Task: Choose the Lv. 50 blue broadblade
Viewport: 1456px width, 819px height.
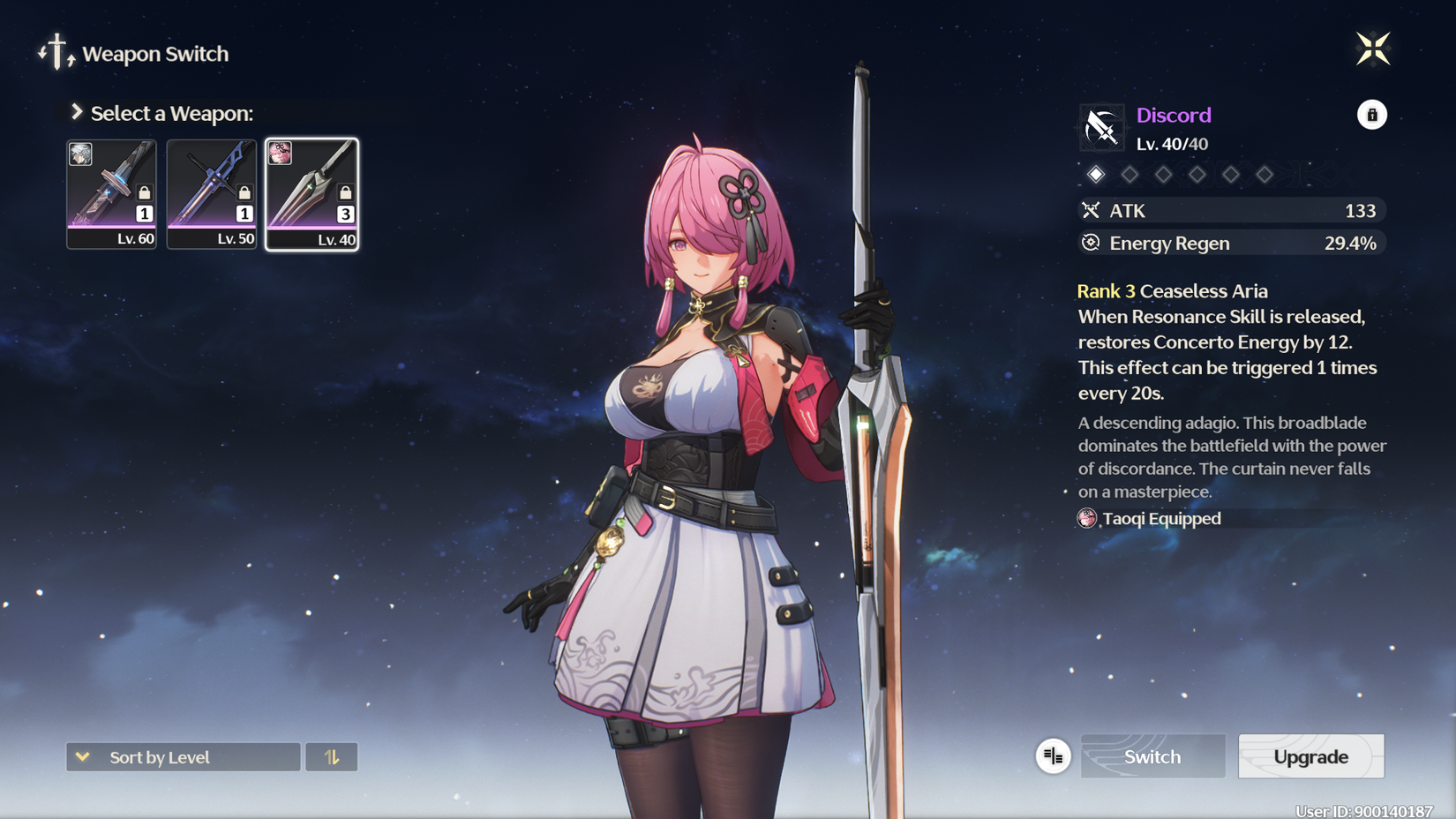Action: 212,194
